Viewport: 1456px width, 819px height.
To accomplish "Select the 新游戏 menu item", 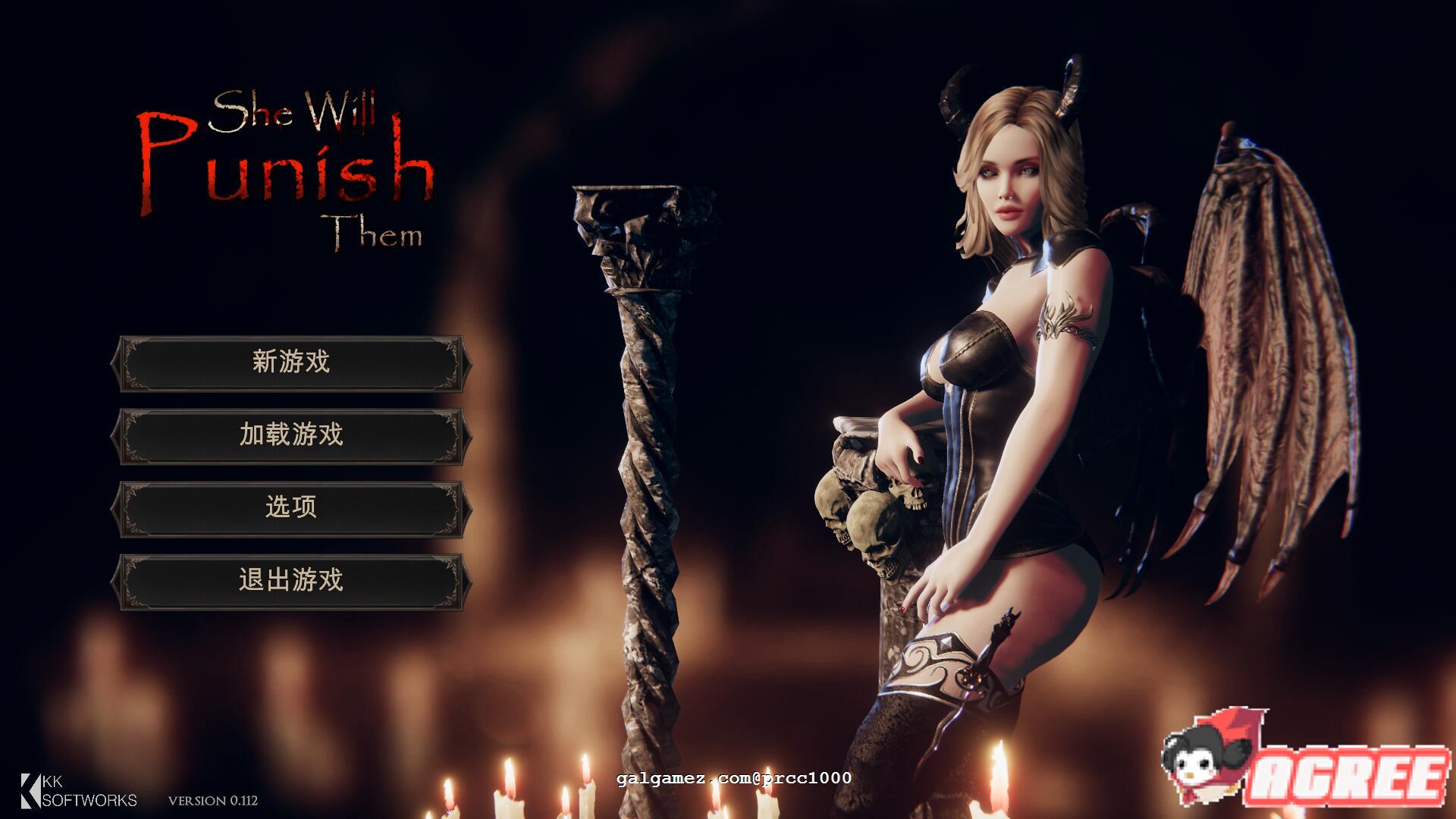I will click(x=292, y=362).
